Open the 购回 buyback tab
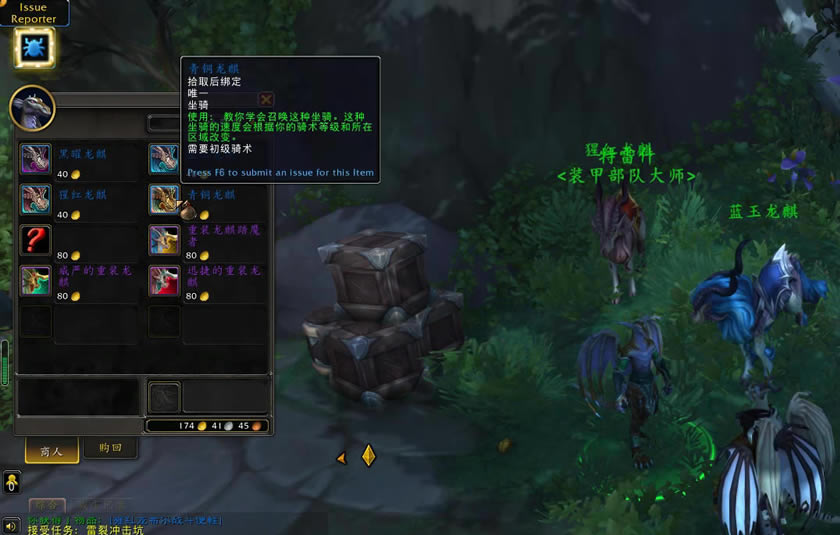Image resolution: width=840 pixels, height=535 pixels. [109, 449]
